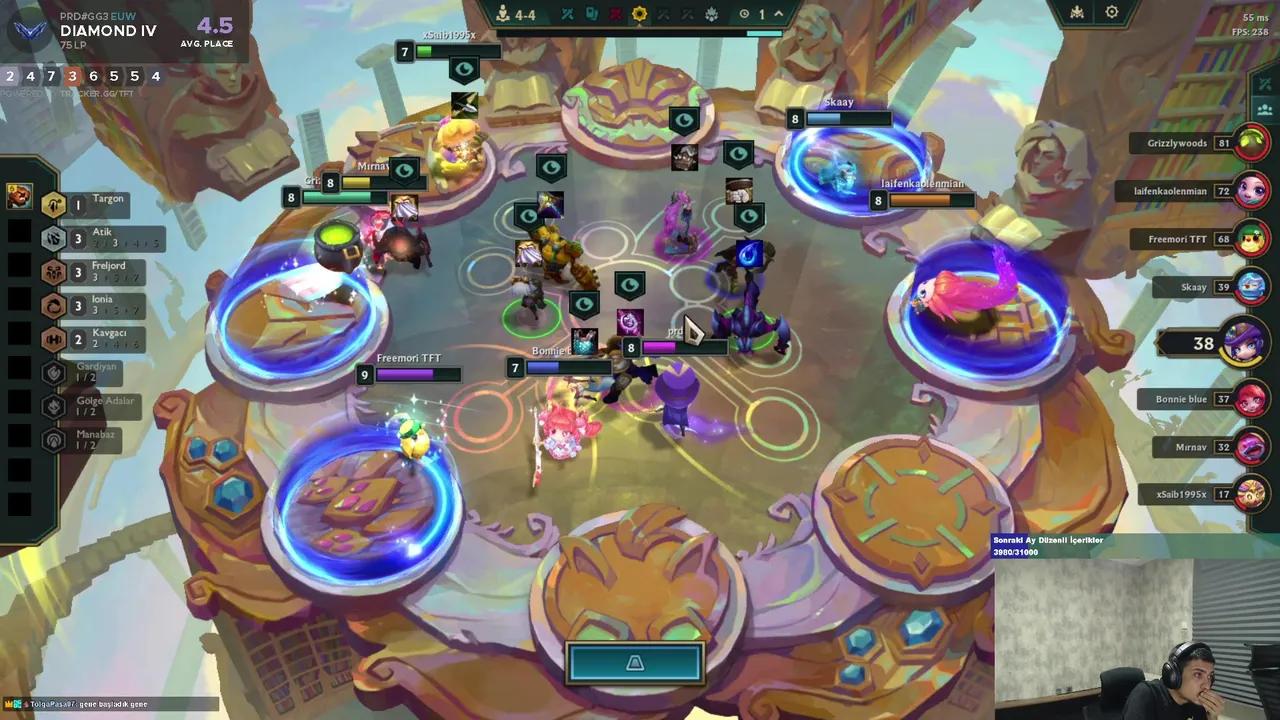Collapse the stage tracker arrow

(x=779, y=14)
